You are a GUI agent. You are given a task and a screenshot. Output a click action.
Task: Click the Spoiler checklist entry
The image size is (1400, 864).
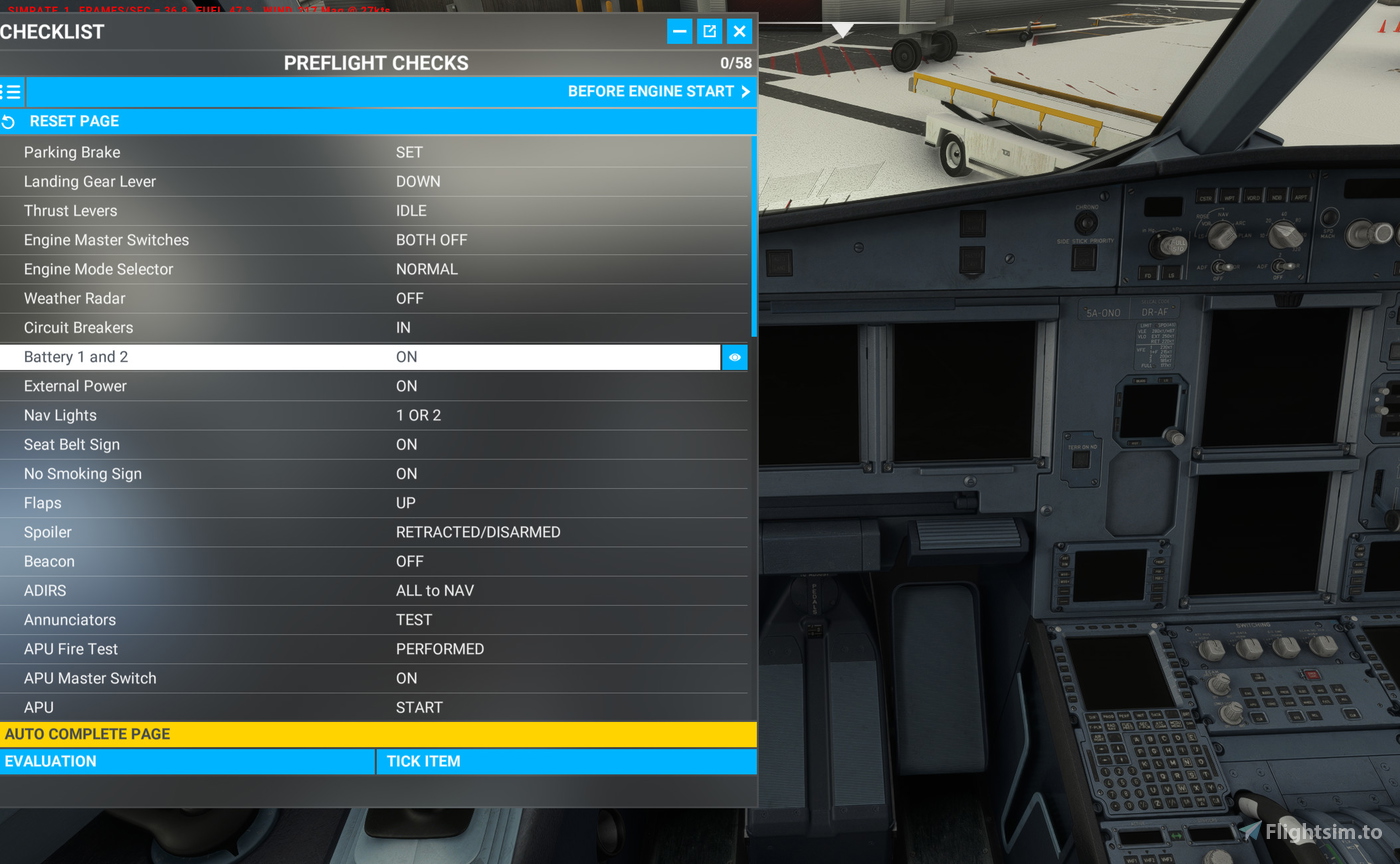300,532
